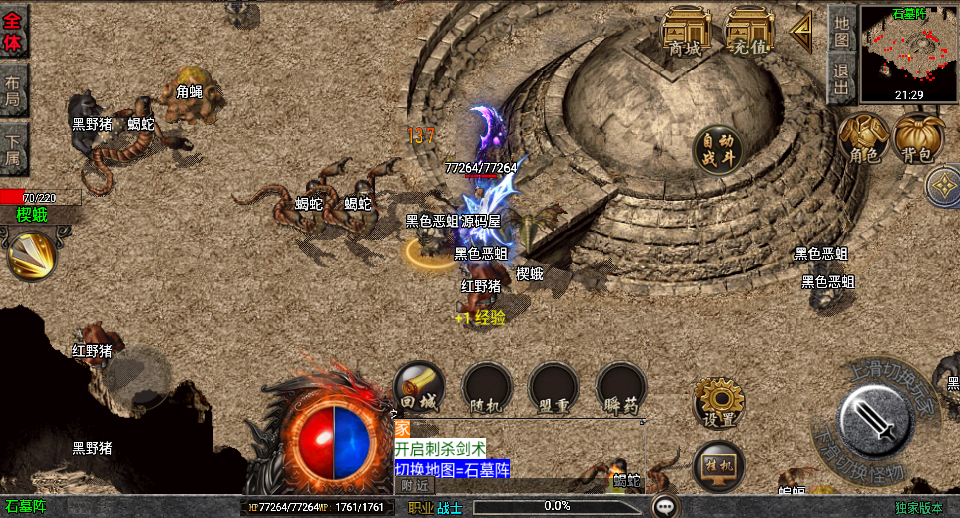Open the 角色 character sheet

click(863, 138)
